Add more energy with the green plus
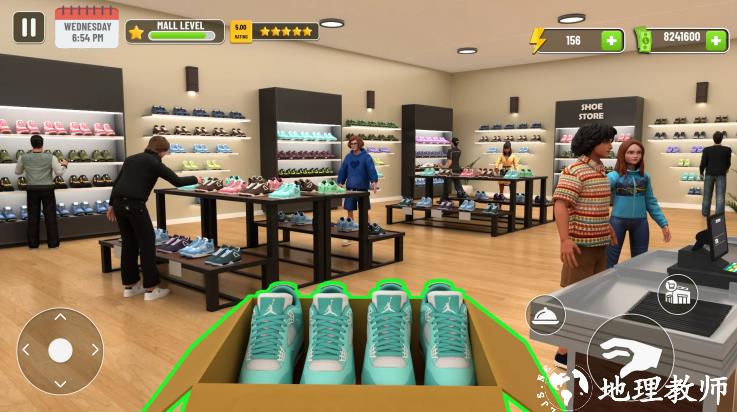This screenshot has width=737, height=412. click(611, 41)
